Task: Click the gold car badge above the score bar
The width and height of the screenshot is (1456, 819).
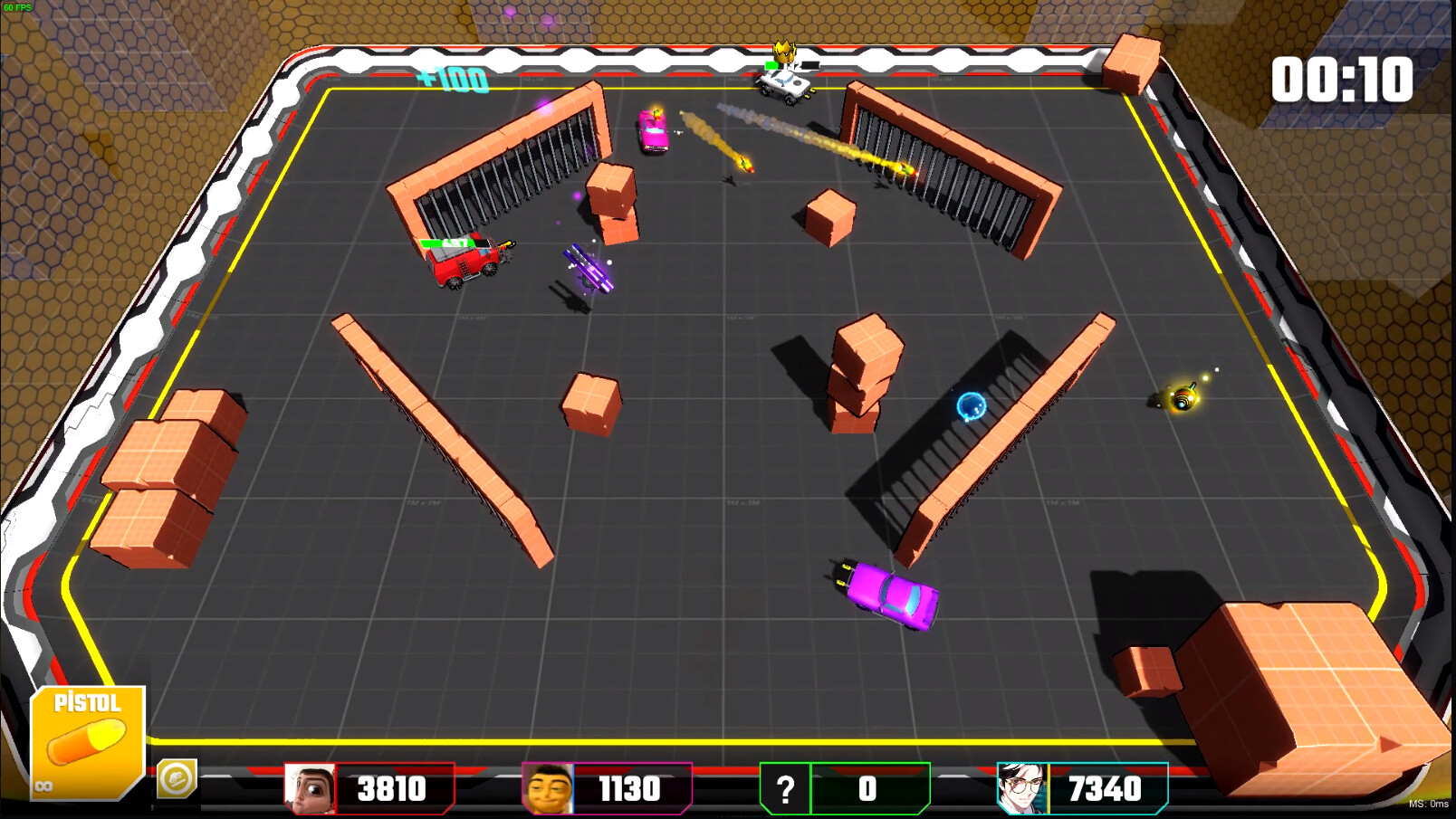Action: click(x=178, y=780)
